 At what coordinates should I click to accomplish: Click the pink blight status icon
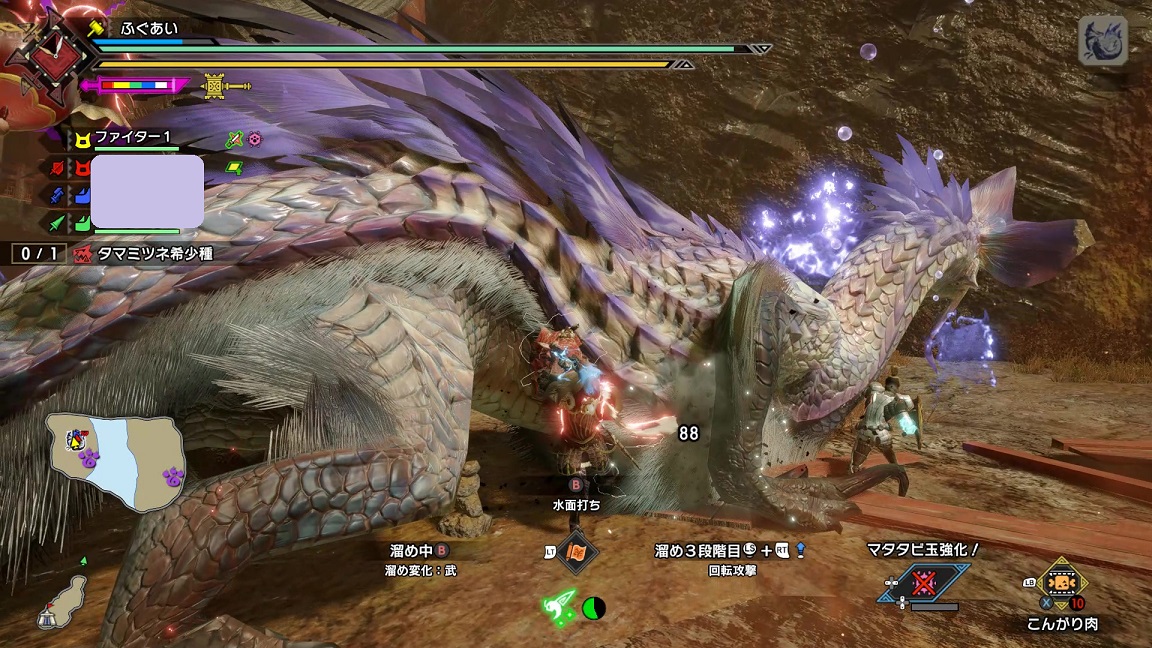(x=254, y=138)
